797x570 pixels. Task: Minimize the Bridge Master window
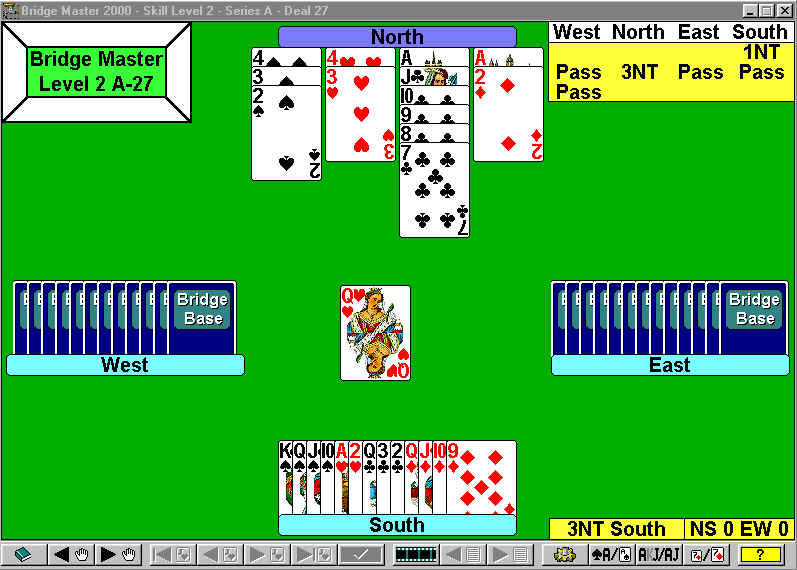click(751, 9)
